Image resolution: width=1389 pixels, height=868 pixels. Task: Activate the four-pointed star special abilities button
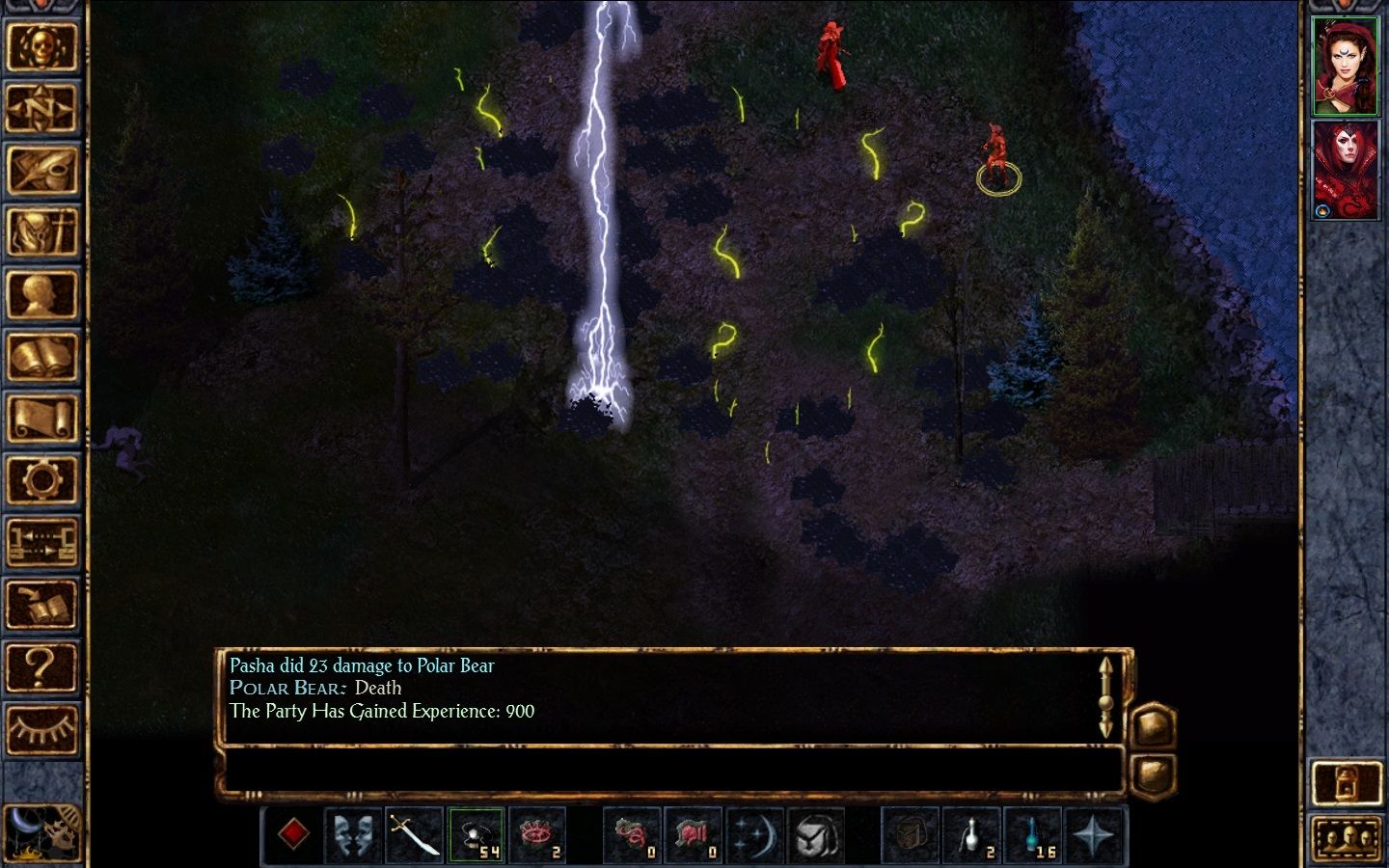click(x=1094, y=834)
